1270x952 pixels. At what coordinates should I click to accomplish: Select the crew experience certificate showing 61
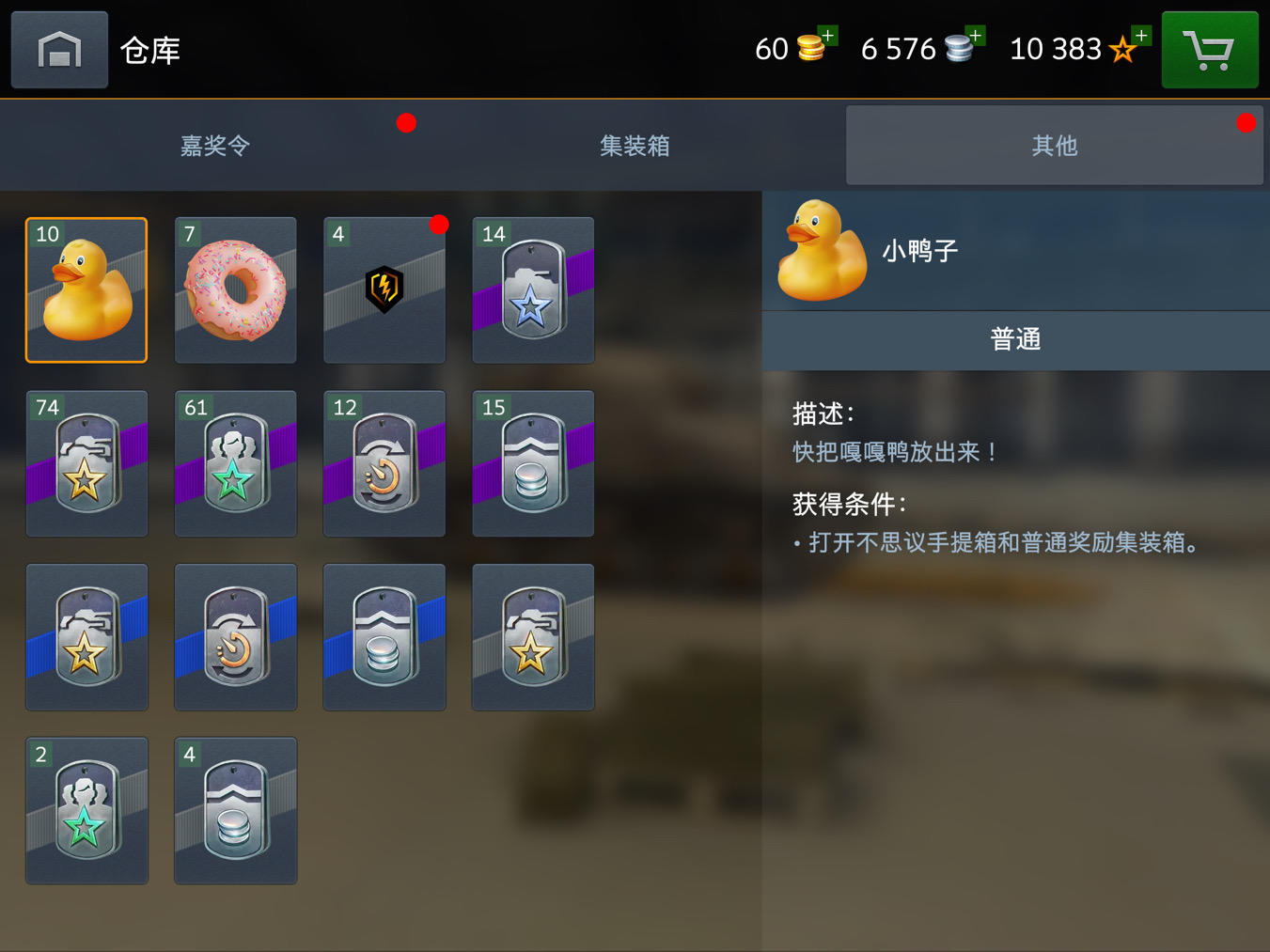click(234, 462)
